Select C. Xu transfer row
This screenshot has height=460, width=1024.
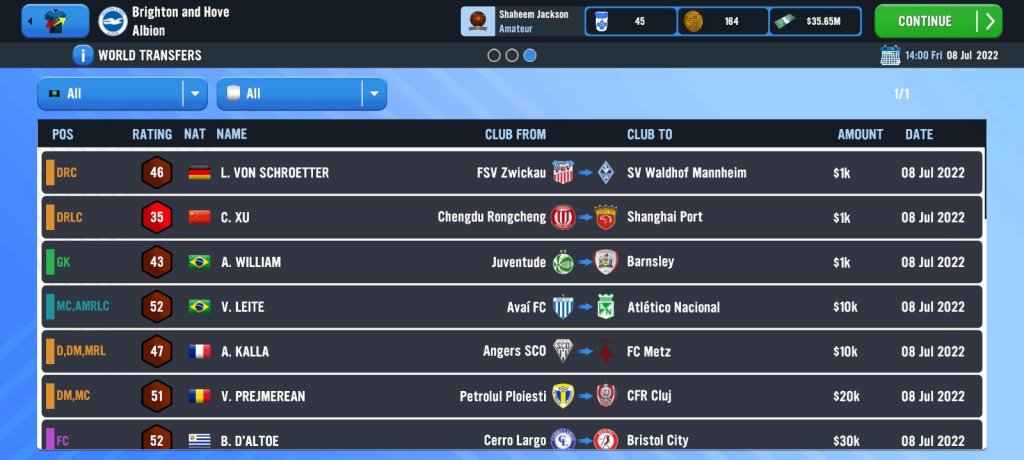(x=512, y=217)
